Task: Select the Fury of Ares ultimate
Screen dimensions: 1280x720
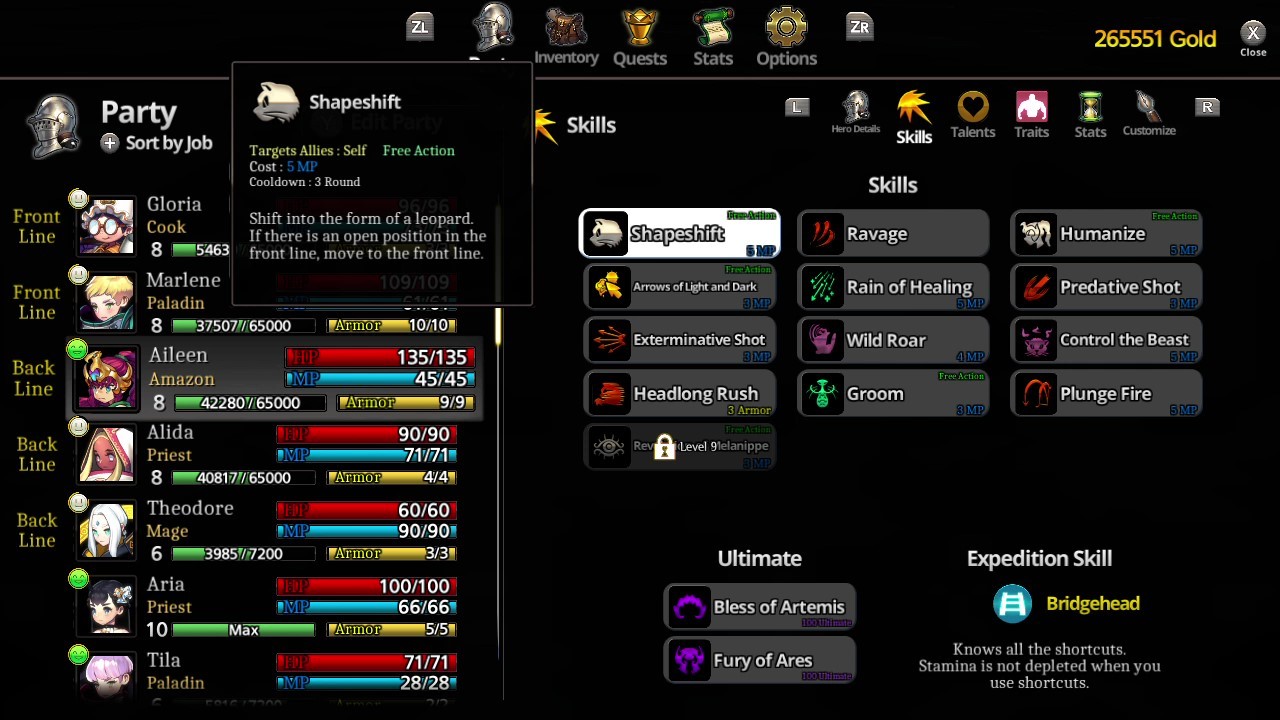Action: click(759, 660)
